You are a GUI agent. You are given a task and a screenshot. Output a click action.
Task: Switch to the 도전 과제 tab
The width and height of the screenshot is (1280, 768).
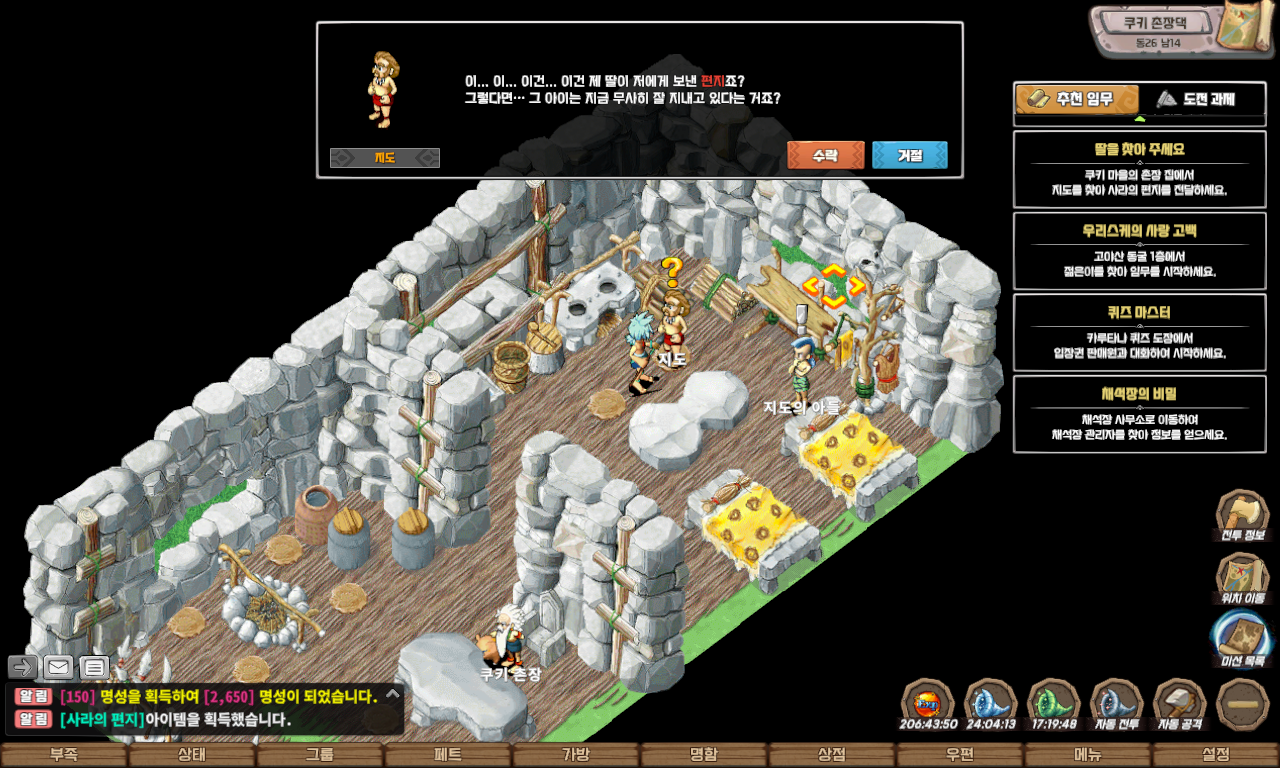[x=1195, y=99]
